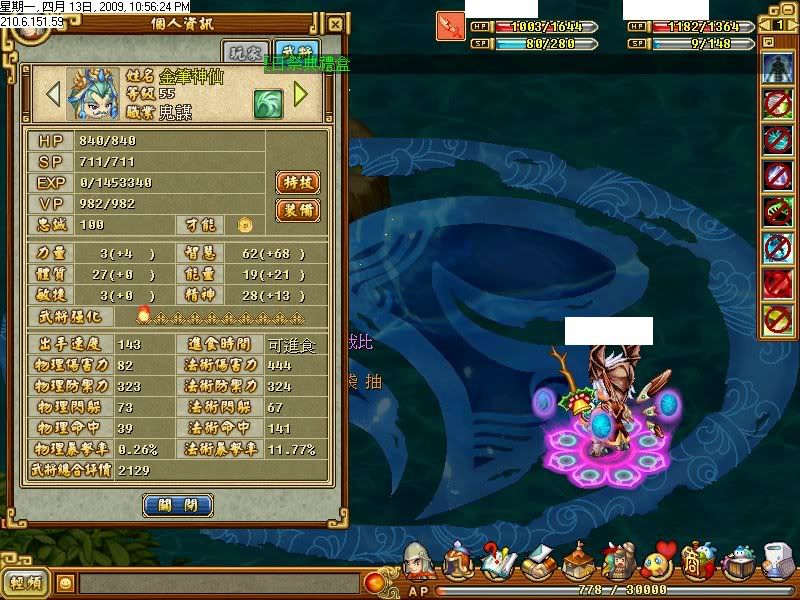
Task: Go to previous skill bar page
Action: [764, 23]
